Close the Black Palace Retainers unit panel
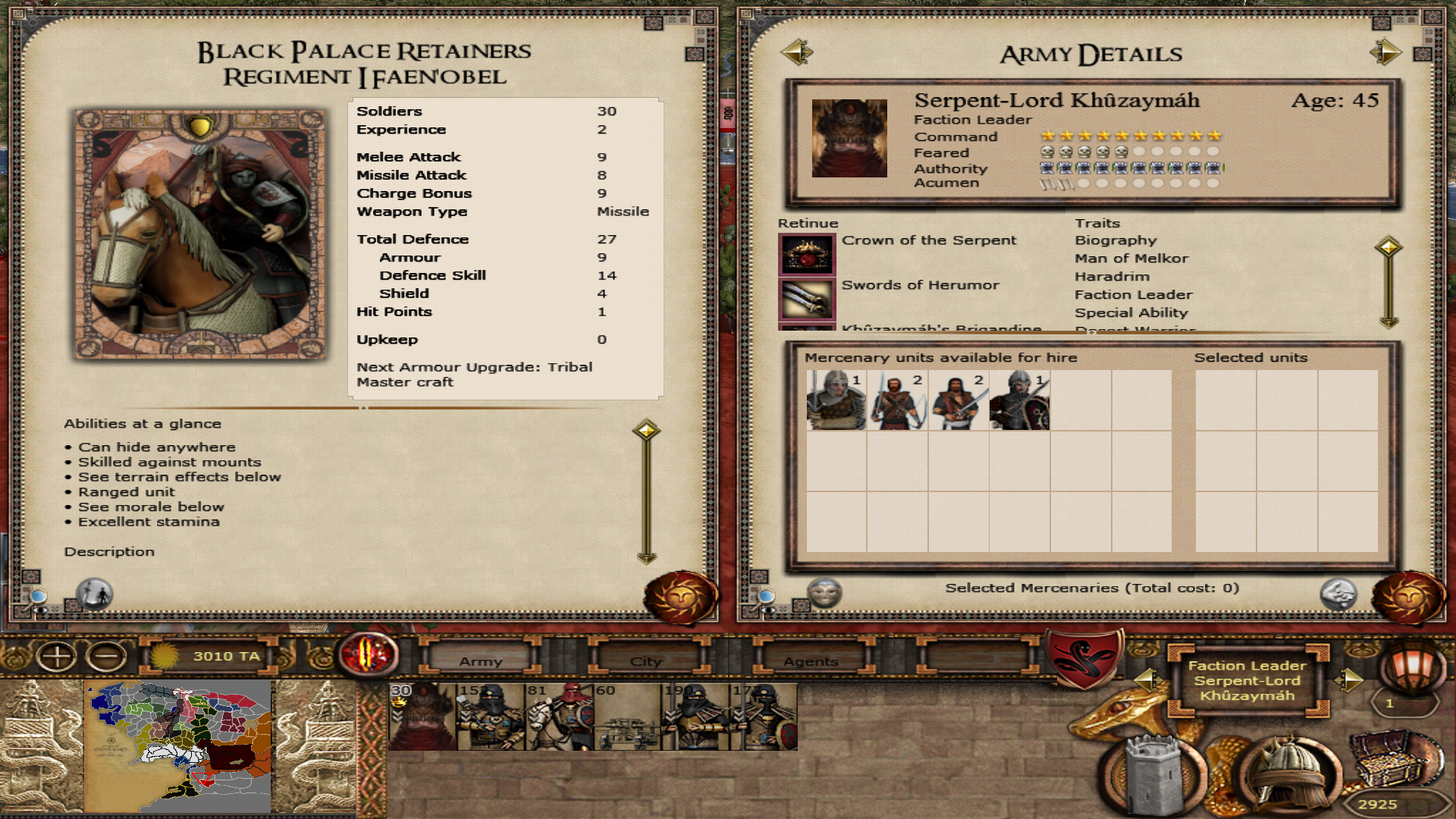1456x819 pixels. click(680, 598)
